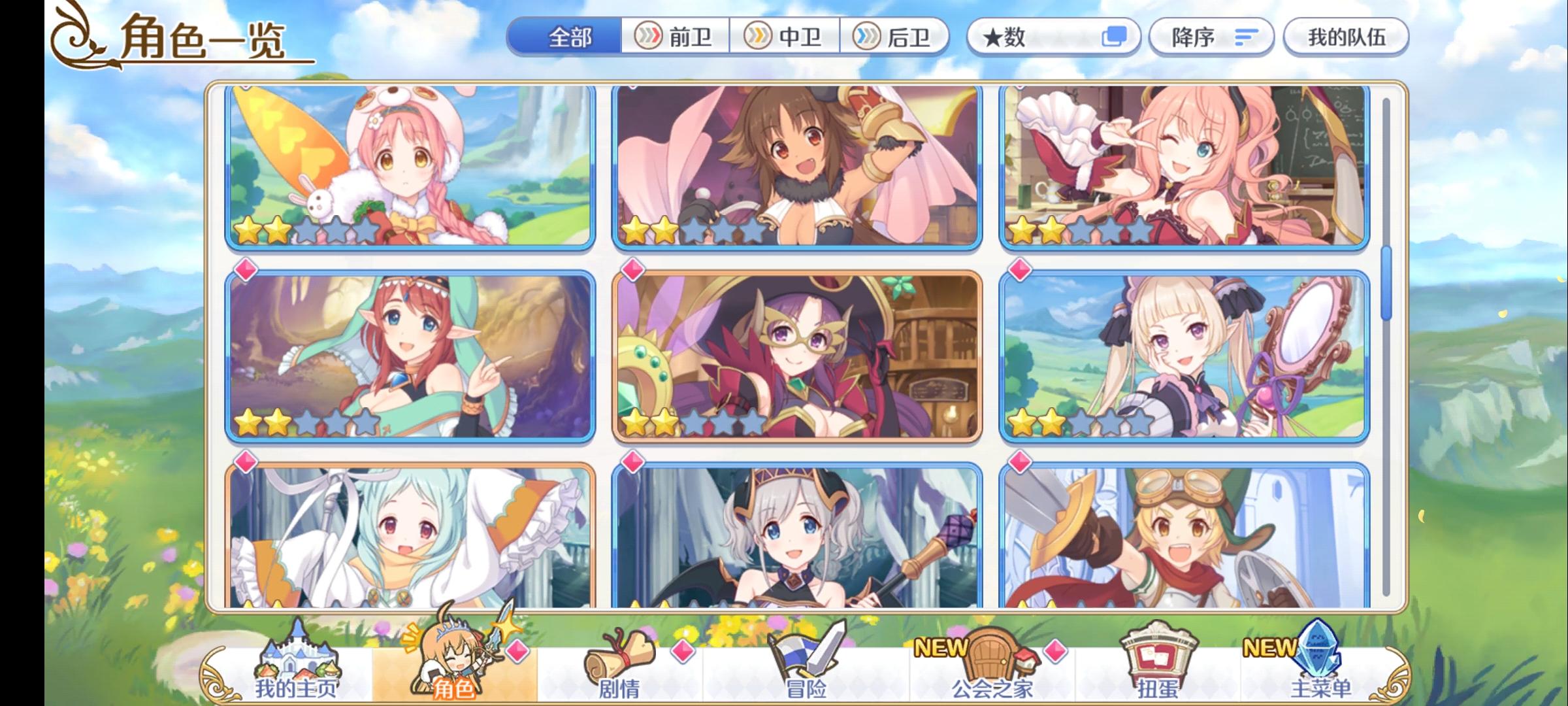Open the 我的主页 castle icon
The image size is (1568, 706).
[297, 657]
